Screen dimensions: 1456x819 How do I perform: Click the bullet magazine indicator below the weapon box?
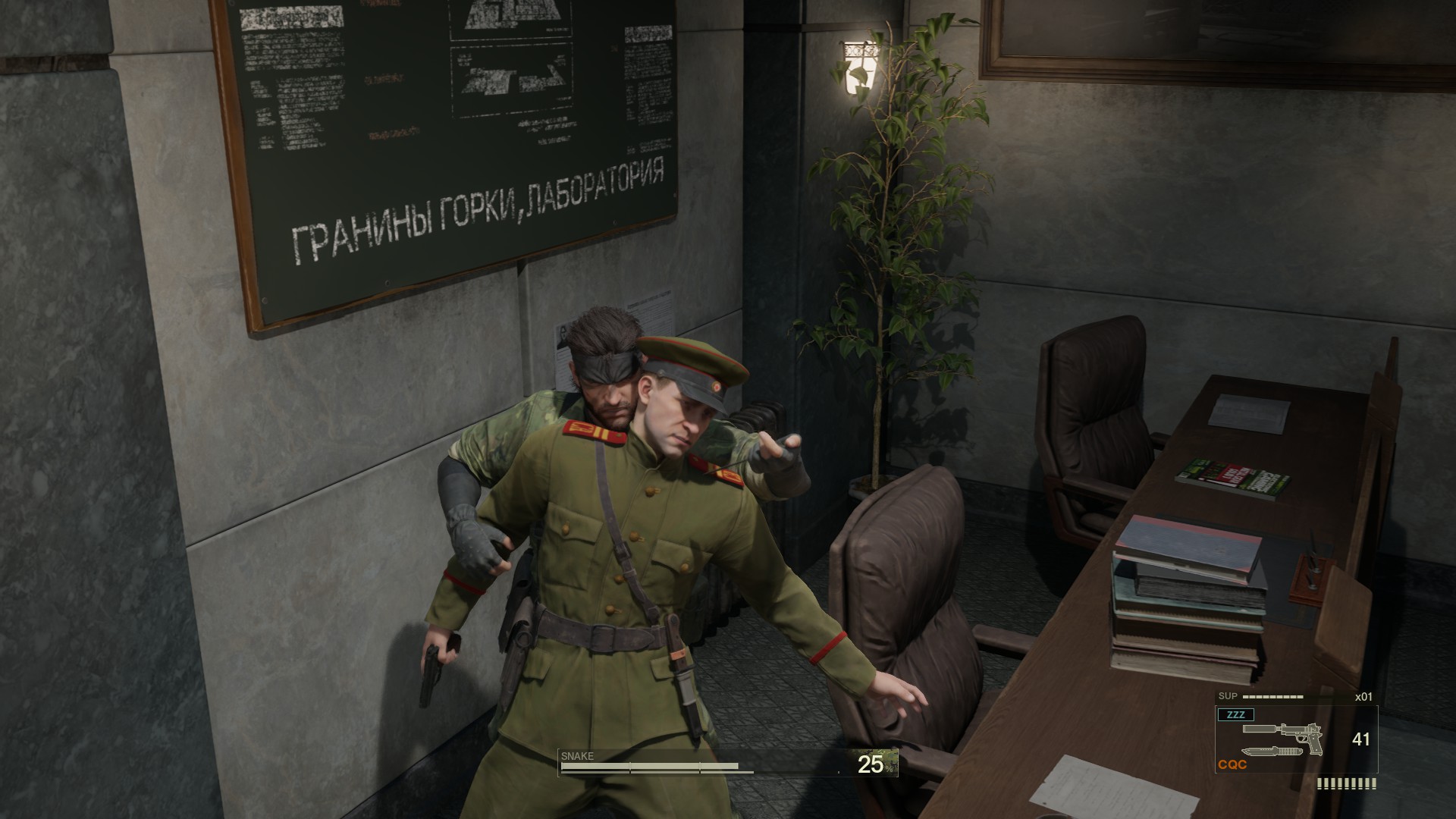click(1346, 785)
